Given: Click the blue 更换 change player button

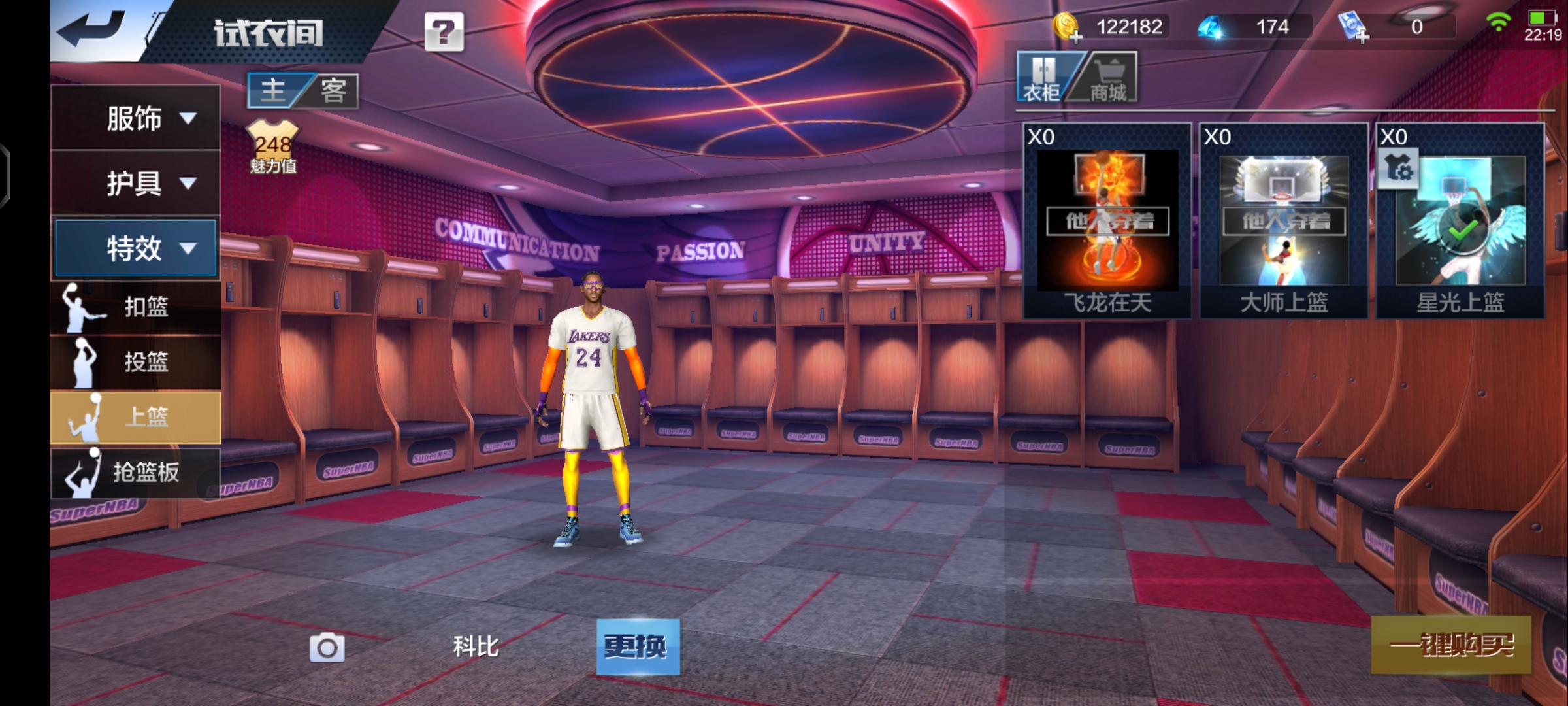Looking at the screenshot, I should click(638, 647).
